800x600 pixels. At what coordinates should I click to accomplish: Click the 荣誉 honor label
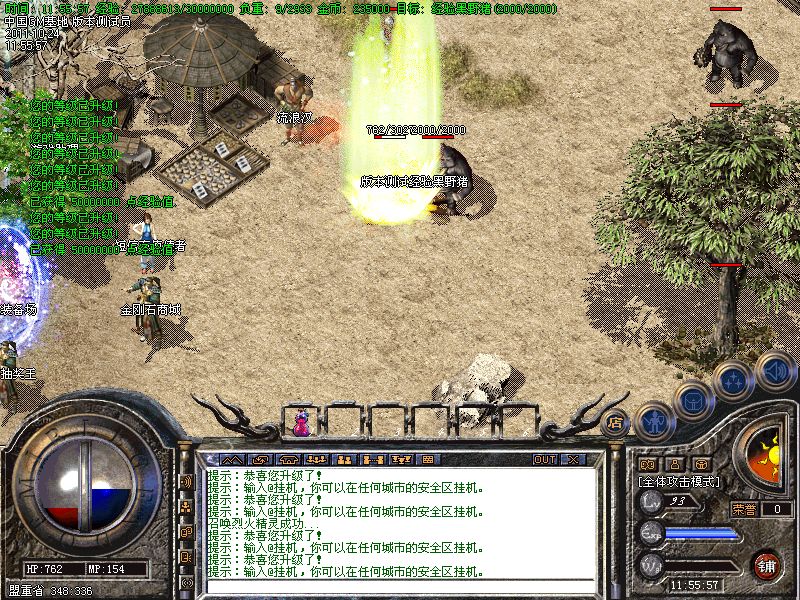pos(743,508)
